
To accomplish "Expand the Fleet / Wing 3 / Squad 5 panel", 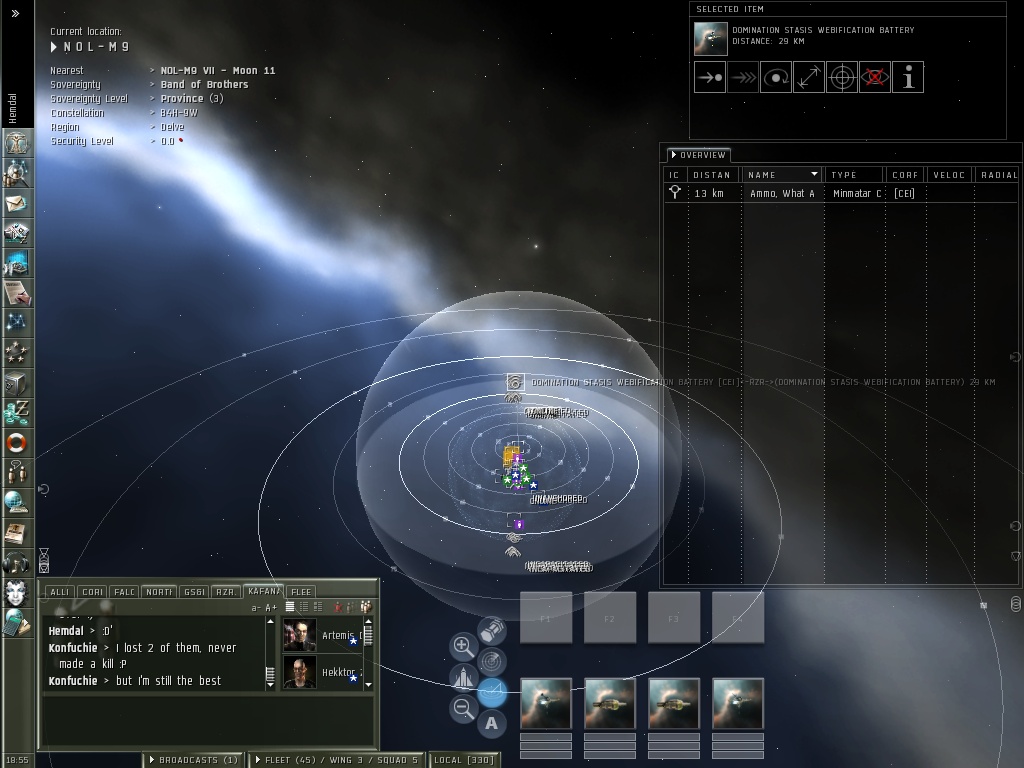I will point(336,760).
